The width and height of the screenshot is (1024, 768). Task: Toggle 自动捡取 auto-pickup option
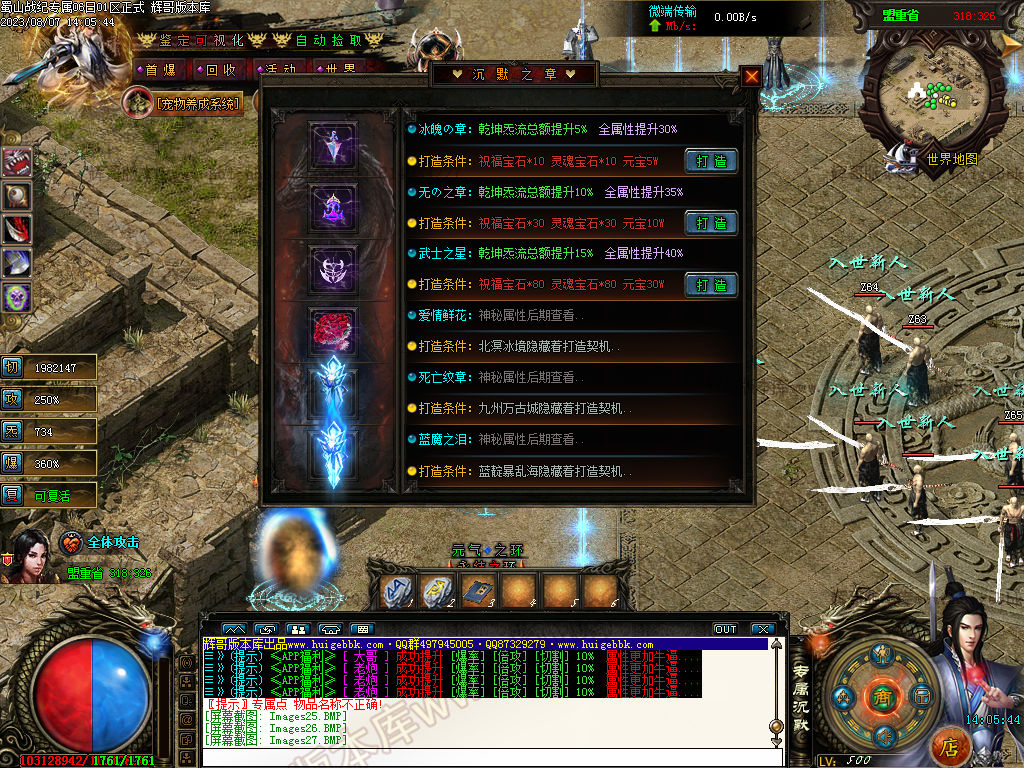[x=325, y=40]
